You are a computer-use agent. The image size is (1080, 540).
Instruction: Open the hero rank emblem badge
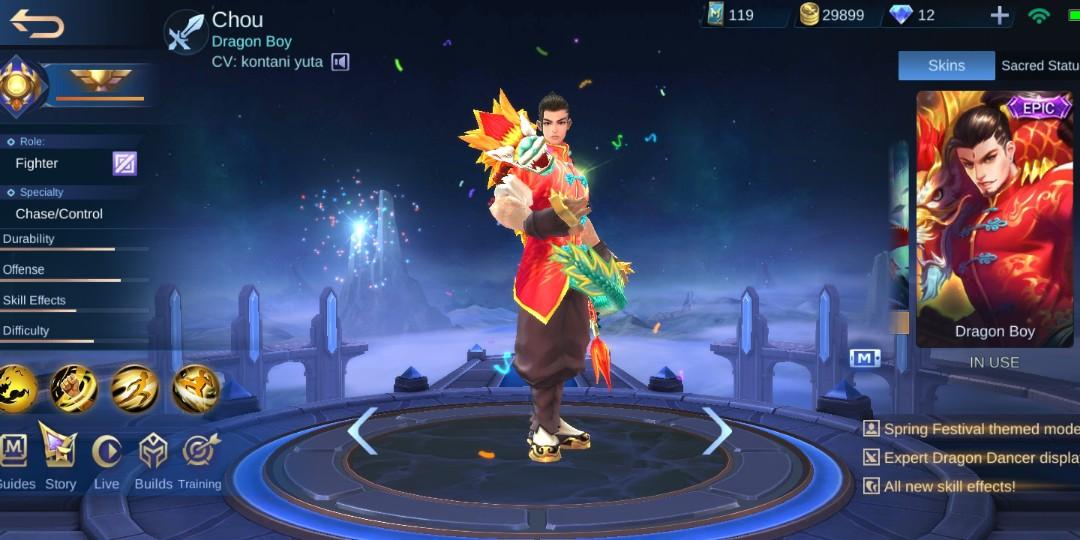point(22,87)
